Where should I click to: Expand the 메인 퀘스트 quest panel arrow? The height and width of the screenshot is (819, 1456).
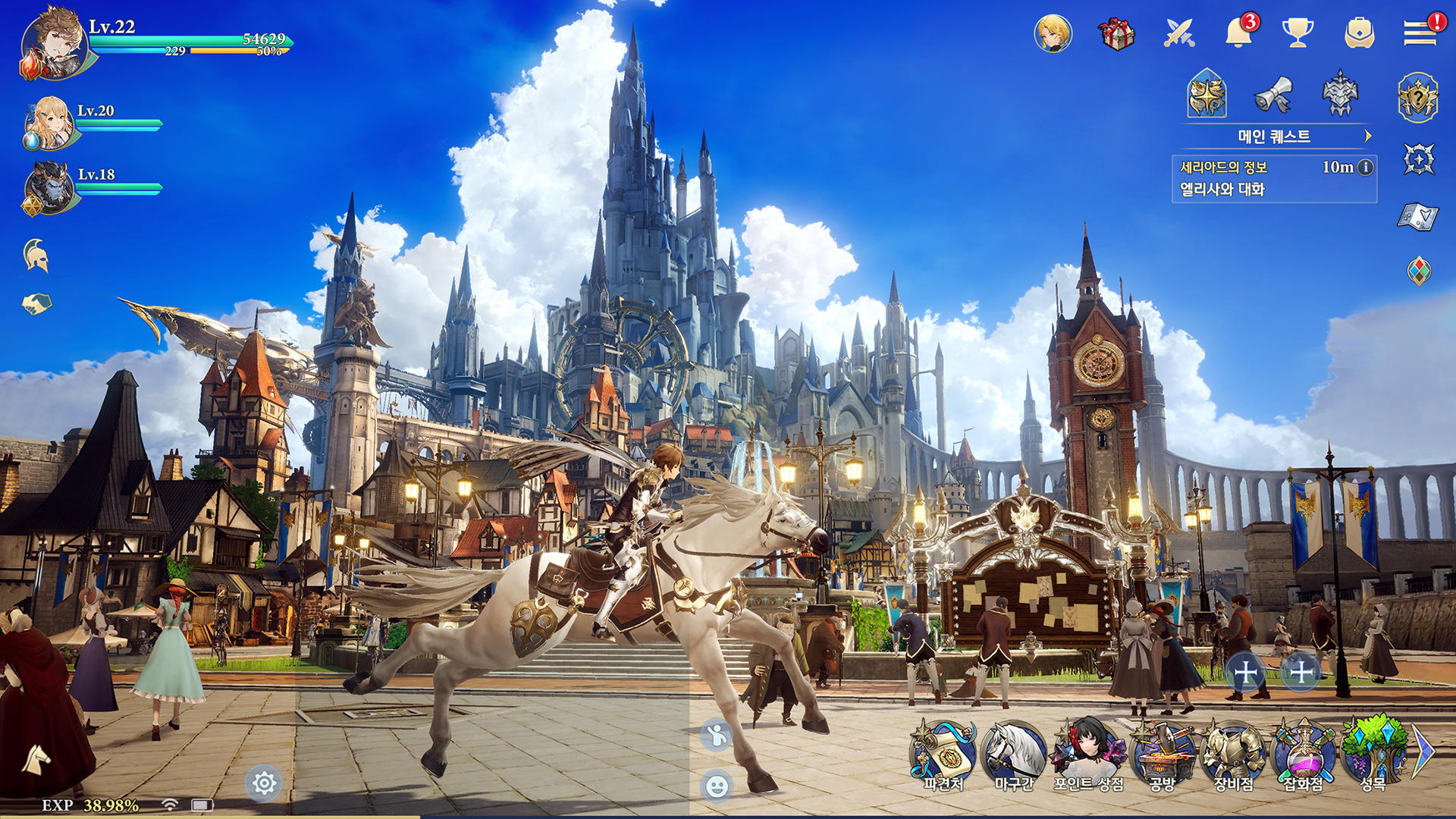point(1370,135)
